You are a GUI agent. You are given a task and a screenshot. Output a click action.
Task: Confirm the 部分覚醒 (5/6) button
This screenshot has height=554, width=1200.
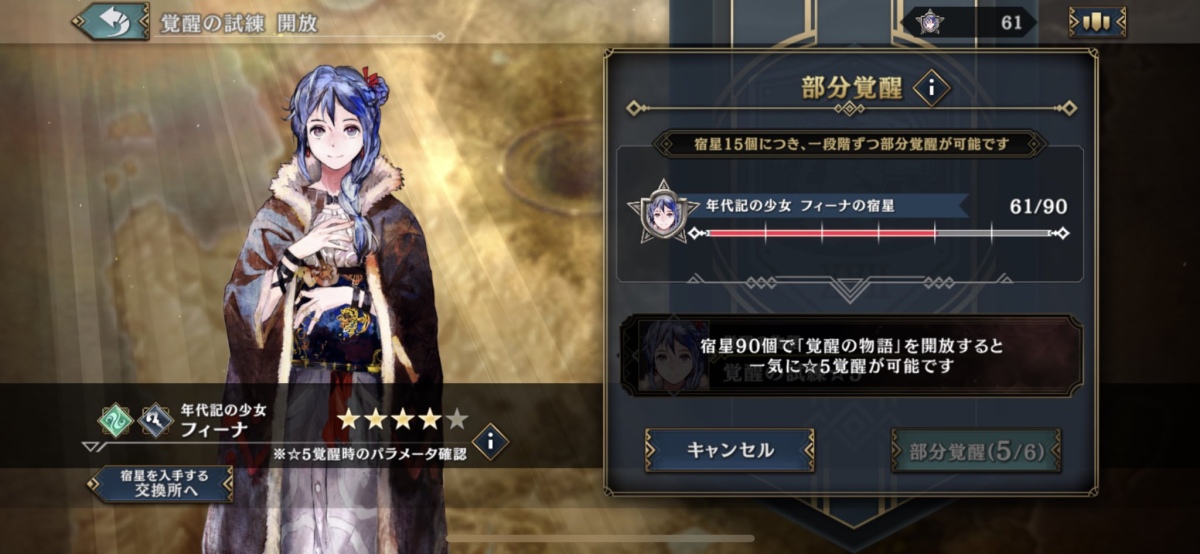click(976, 451)
